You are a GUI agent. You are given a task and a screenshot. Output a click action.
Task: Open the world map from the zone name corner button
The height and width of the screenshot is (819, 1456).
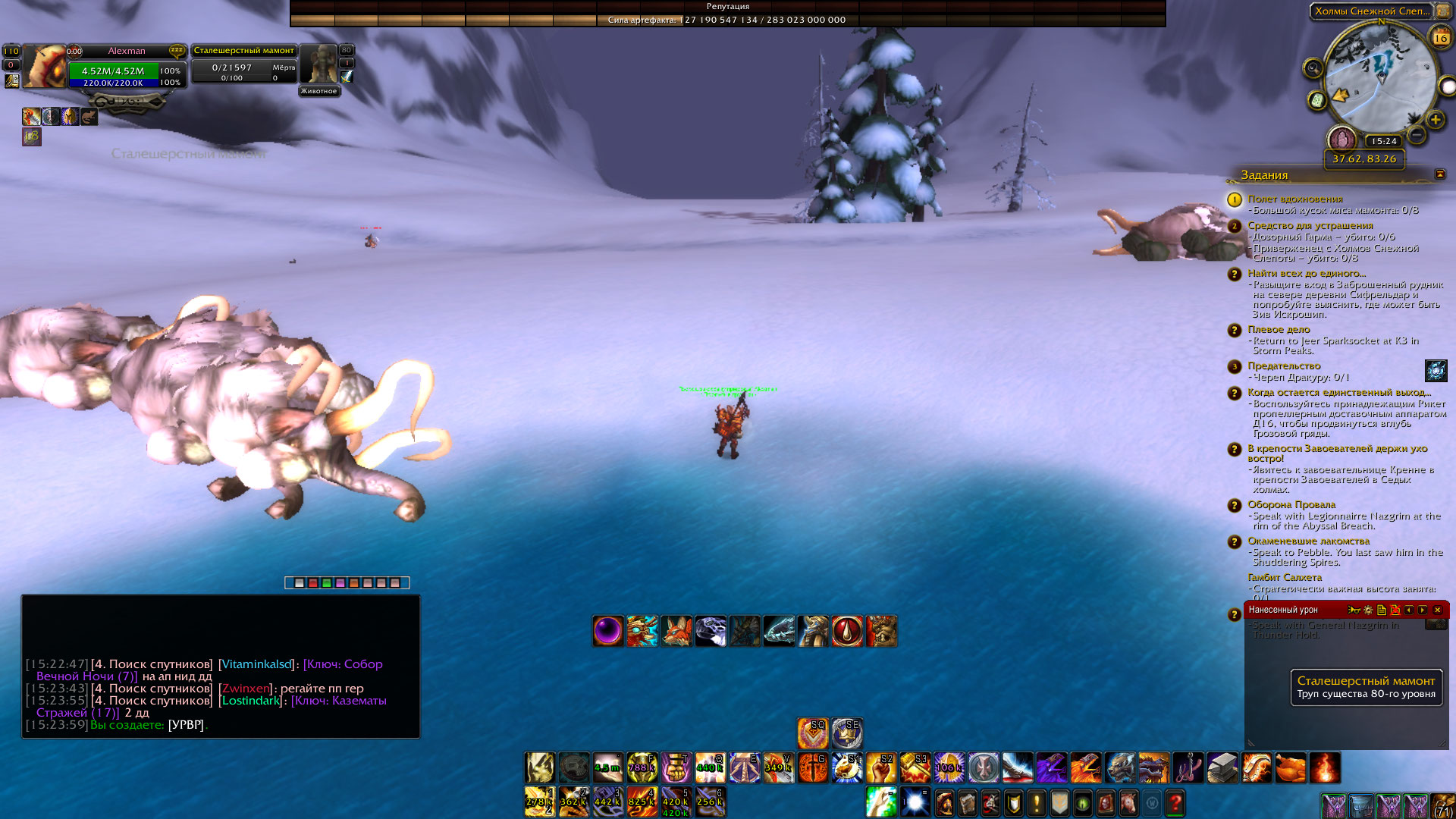[x=1443, y=11]
